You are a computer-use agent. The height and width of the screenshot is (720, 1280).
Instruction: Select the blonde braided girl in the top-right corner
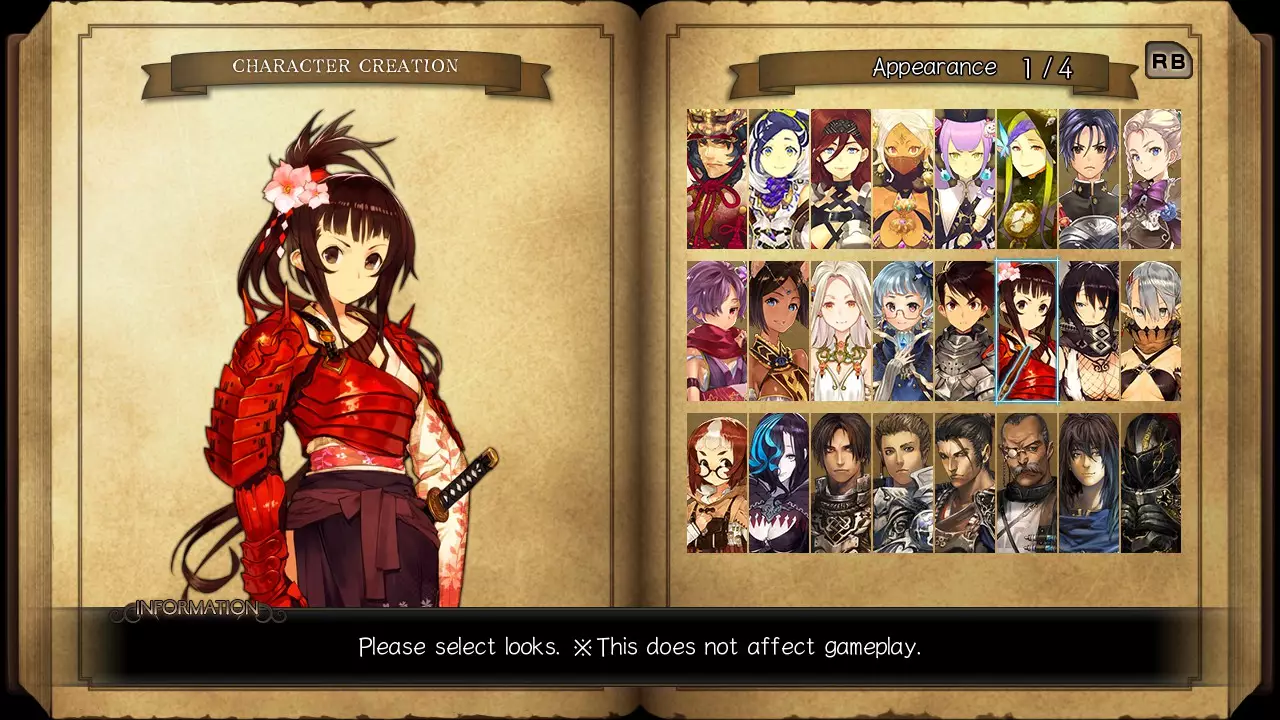1153,178
